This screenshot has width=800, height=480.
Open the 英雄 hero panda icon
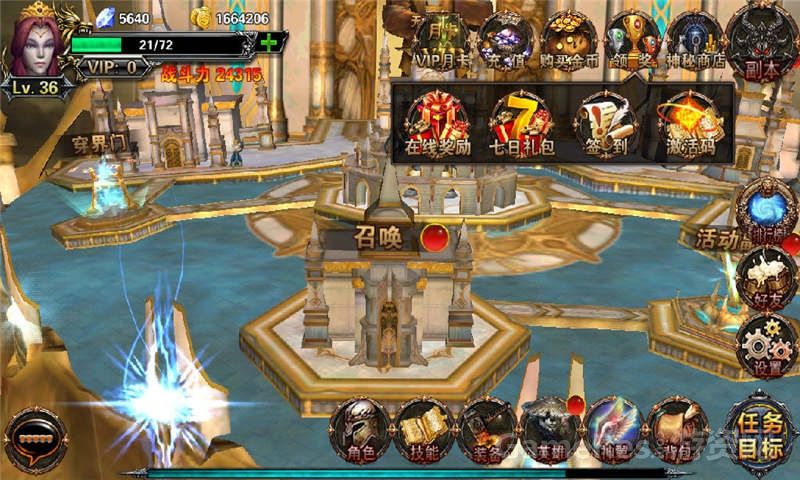pos(550,429)
